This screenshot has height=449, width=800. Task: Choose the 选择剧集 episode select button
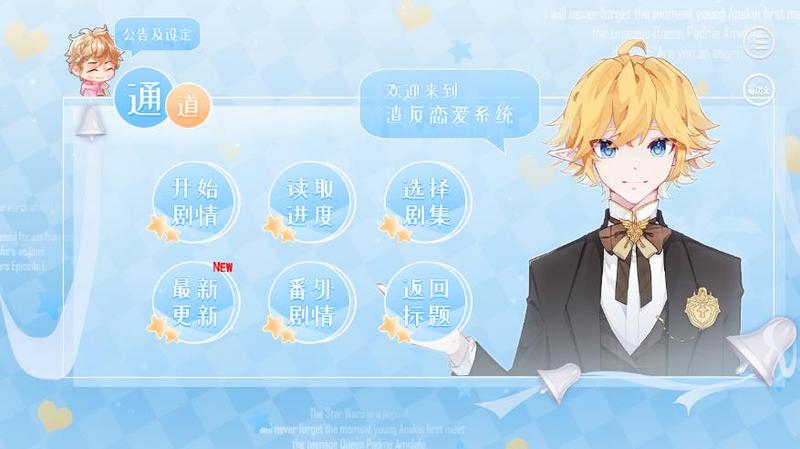[x=426, y=201]
